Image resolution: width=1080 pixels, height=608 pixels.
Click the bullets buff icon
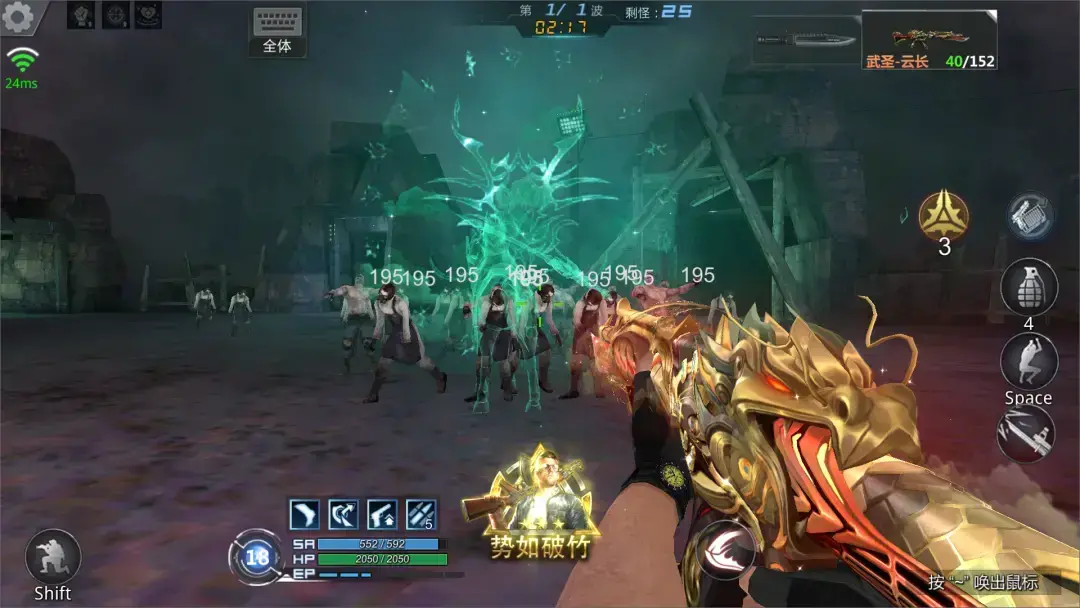(420, 514)
